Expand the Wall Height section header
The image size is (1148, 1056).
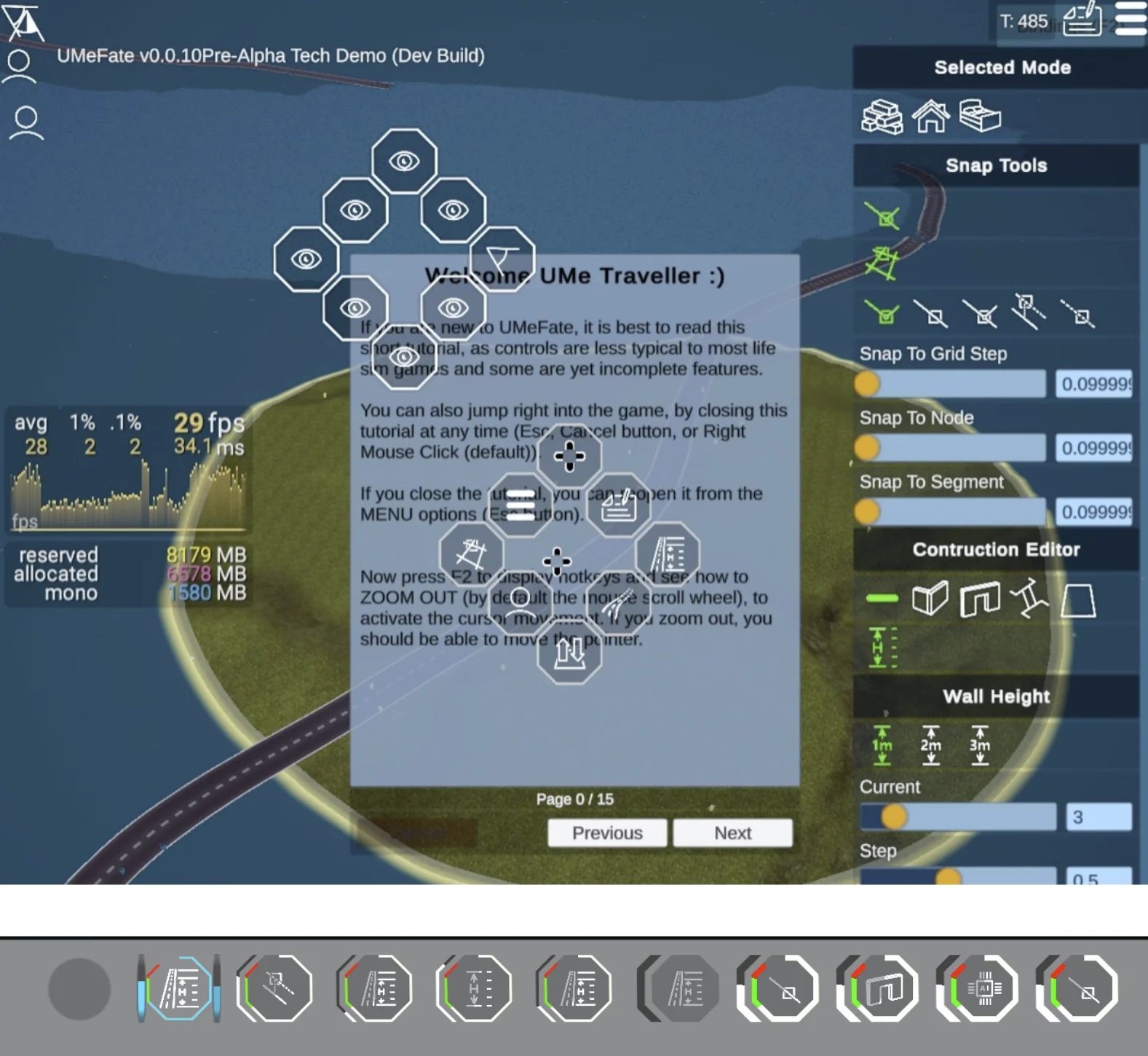pos(996,696)
